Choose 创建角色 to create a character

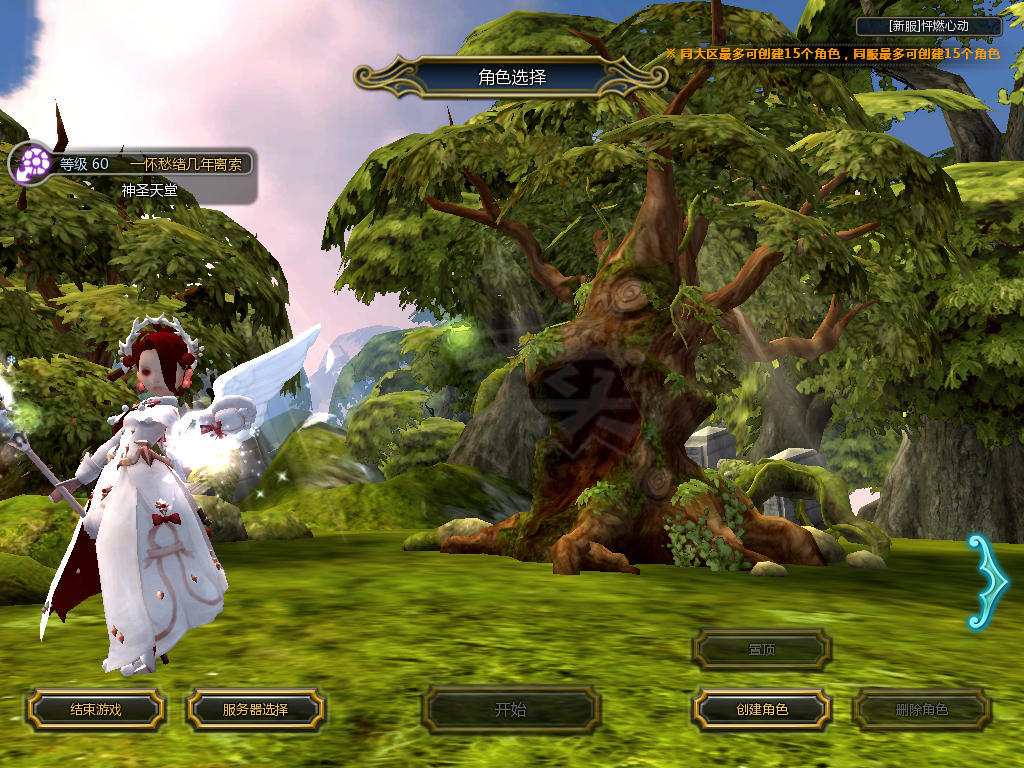762,710
